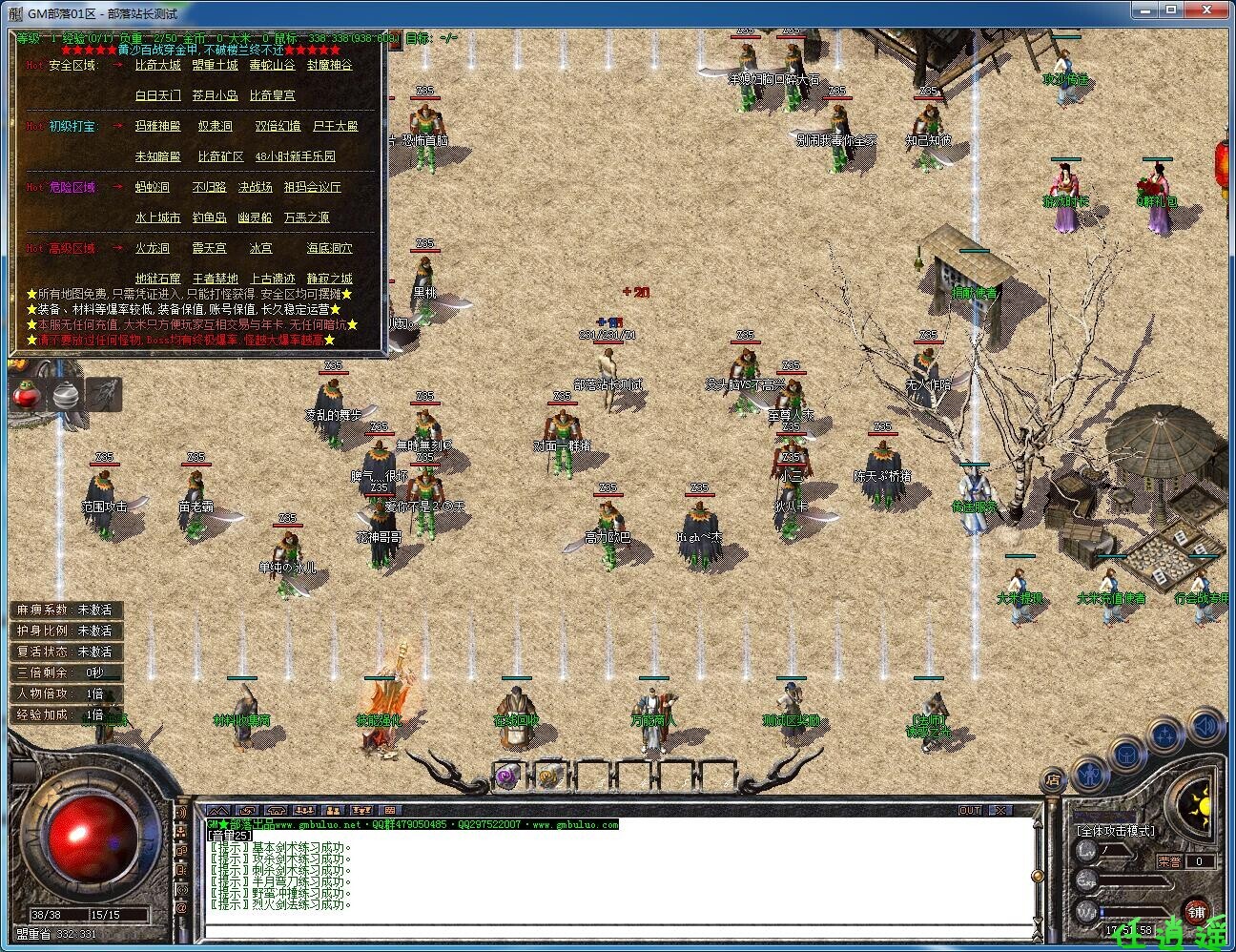Close the game with the X button beside OUT
Viewport: 1236px width, 952px height.
tap(999, 810)
